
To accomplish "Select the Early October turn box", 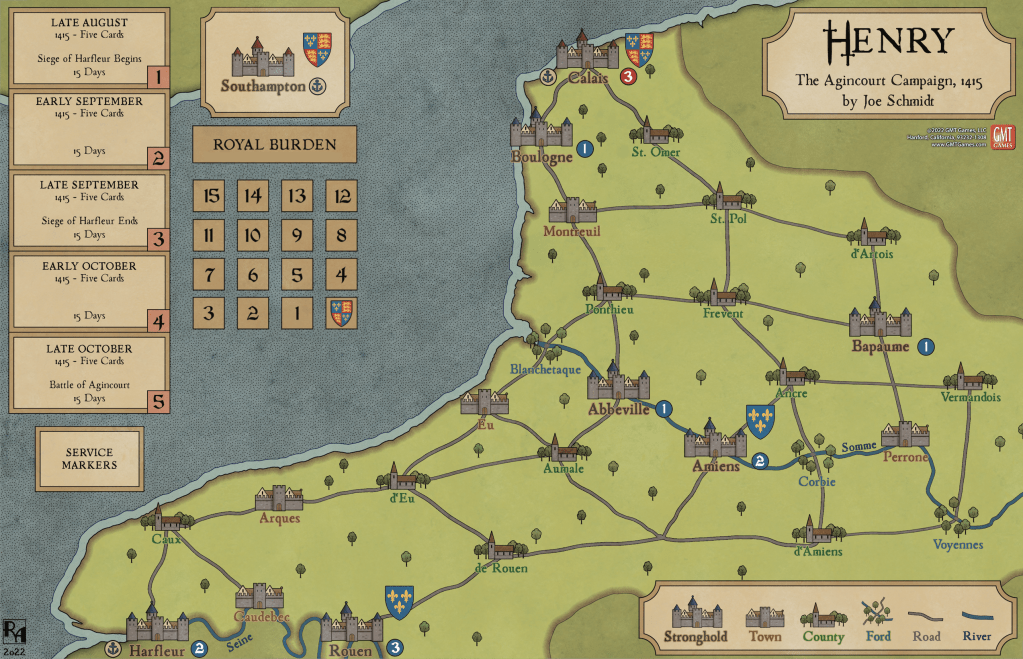I will click(87, 293).
